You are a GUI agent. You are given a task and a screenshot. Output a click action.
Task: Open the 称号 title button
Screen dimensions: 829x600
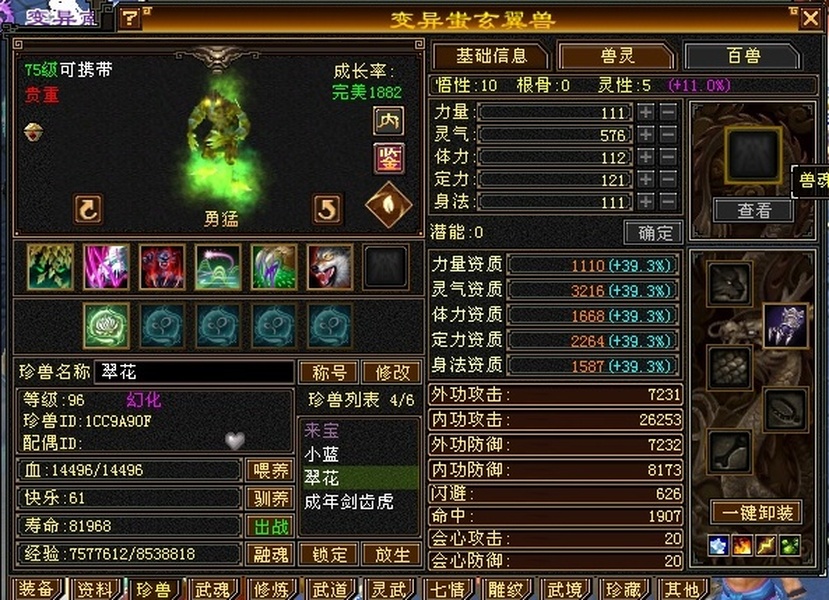point(329,372)
